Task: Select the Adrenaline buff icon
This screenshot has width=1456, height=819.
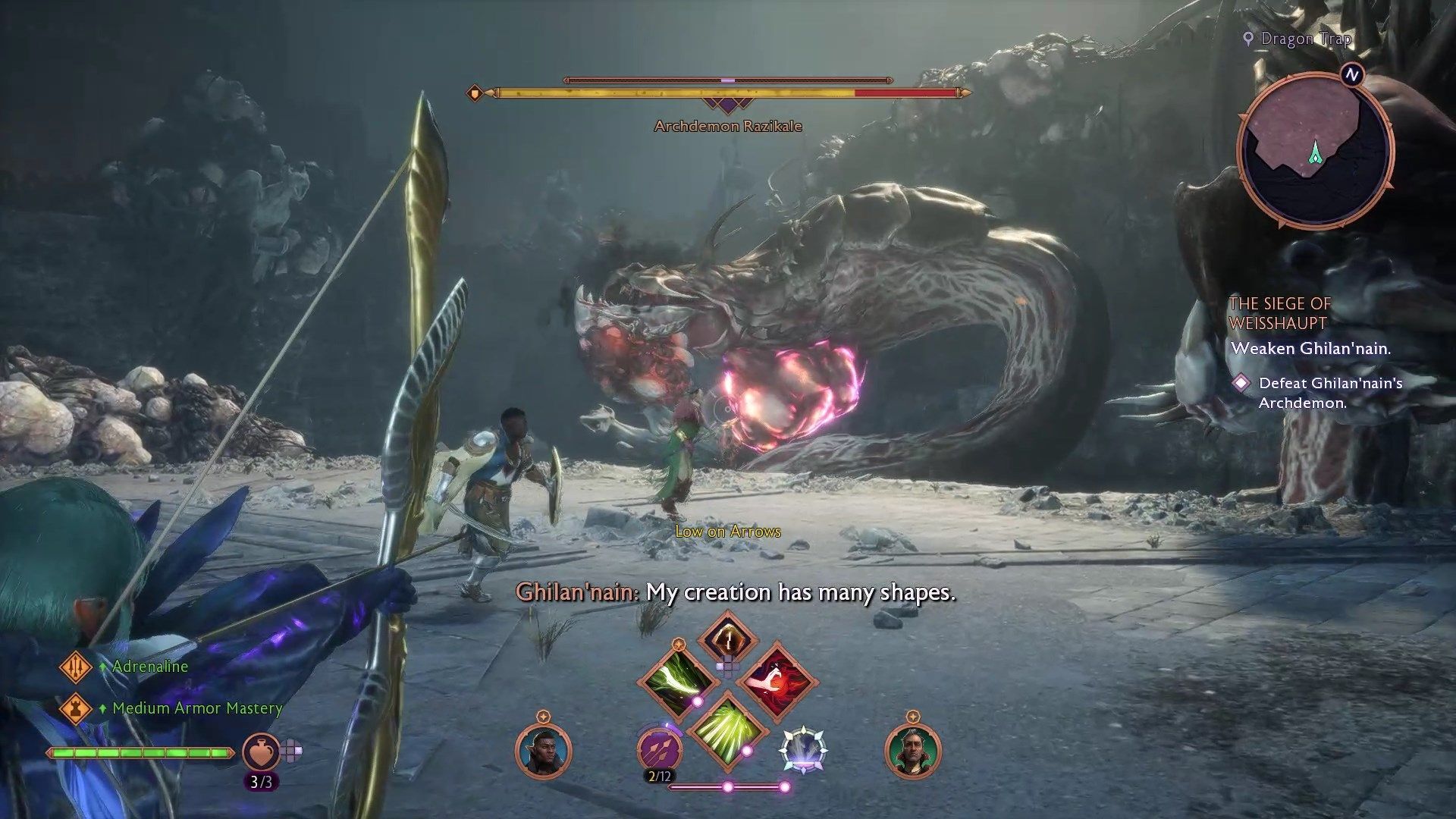Action: [x=75, y=667]
